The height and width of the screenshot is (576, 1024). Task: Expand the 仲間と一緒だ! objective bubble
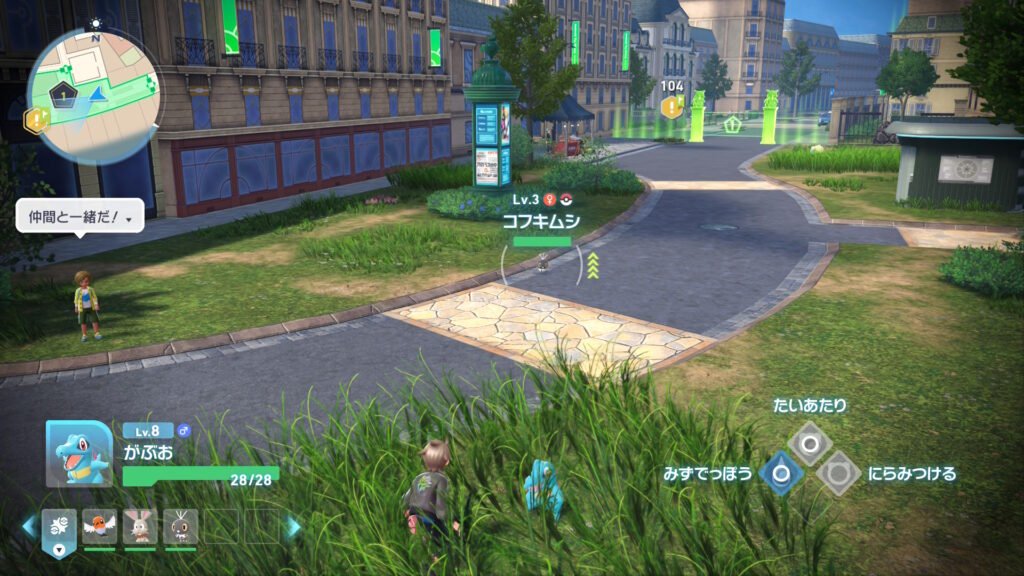tap(80, 215)
